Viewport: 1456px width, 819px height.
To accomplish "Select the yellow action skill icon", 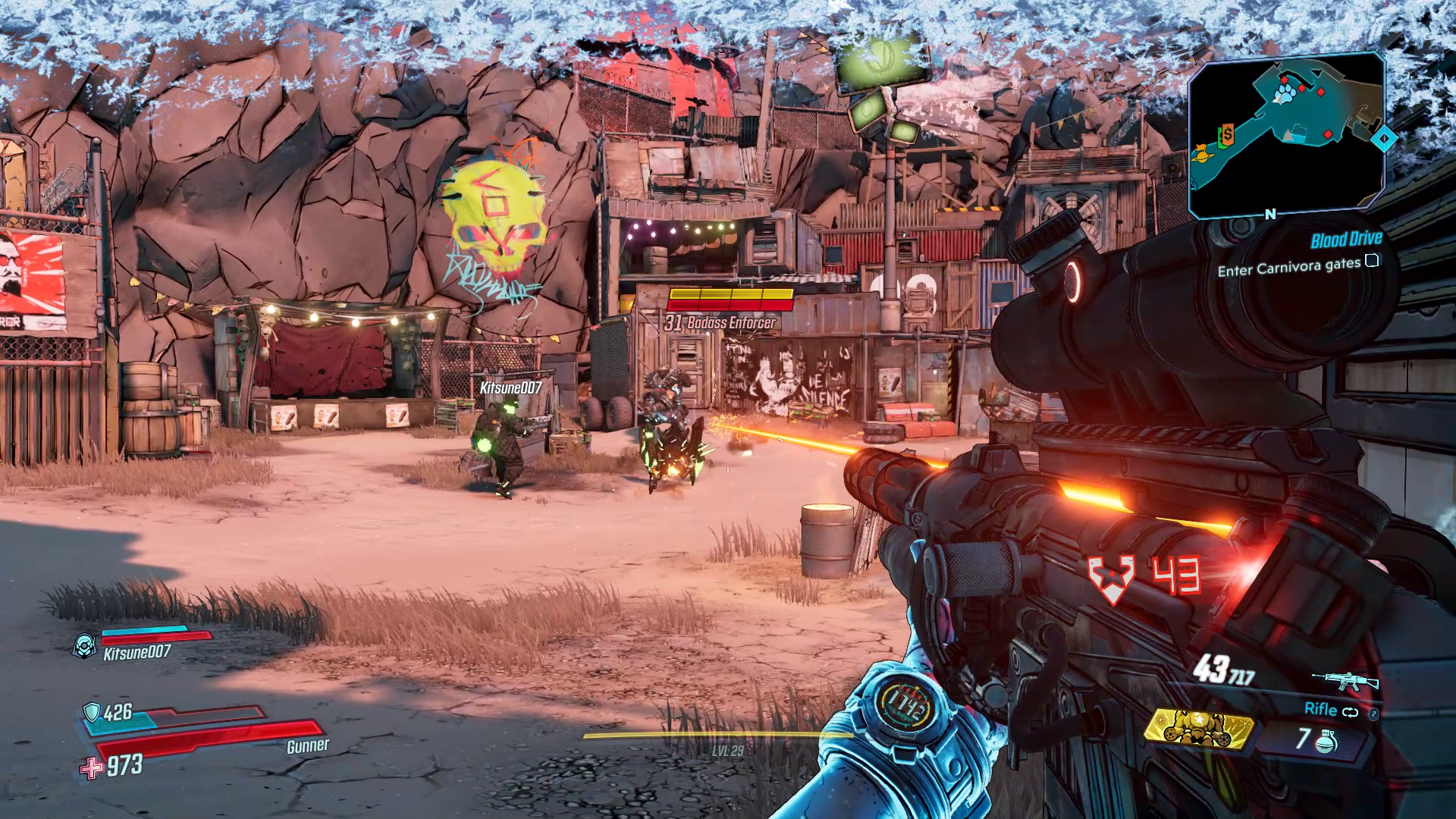I will coord(1199,730).
